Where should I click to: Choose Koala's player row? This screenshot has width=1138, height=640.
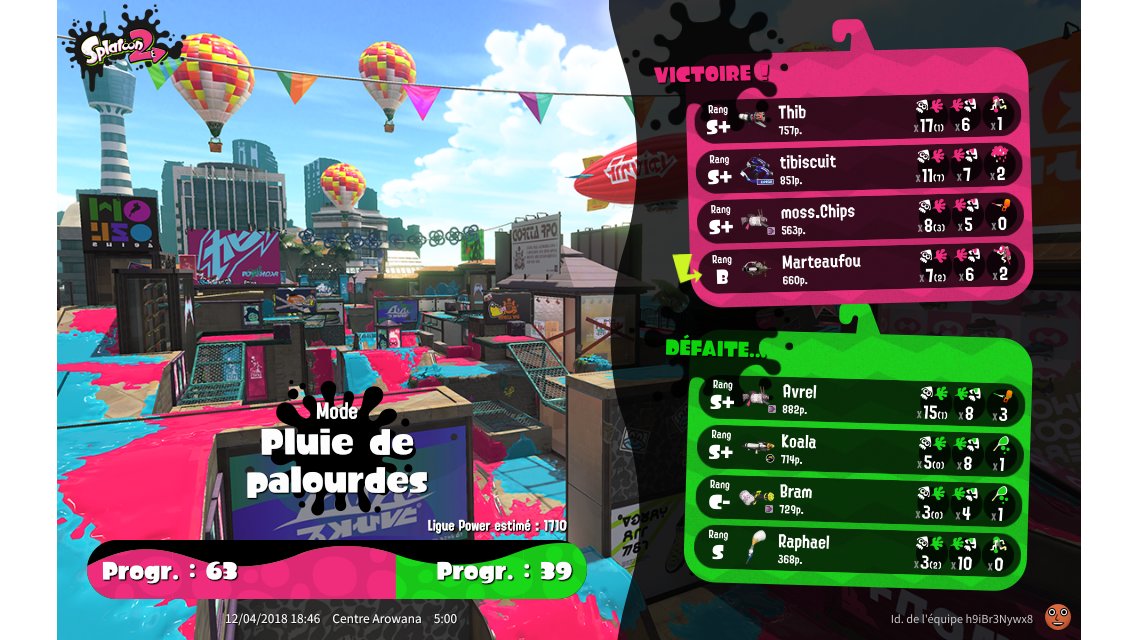[860, 448]
